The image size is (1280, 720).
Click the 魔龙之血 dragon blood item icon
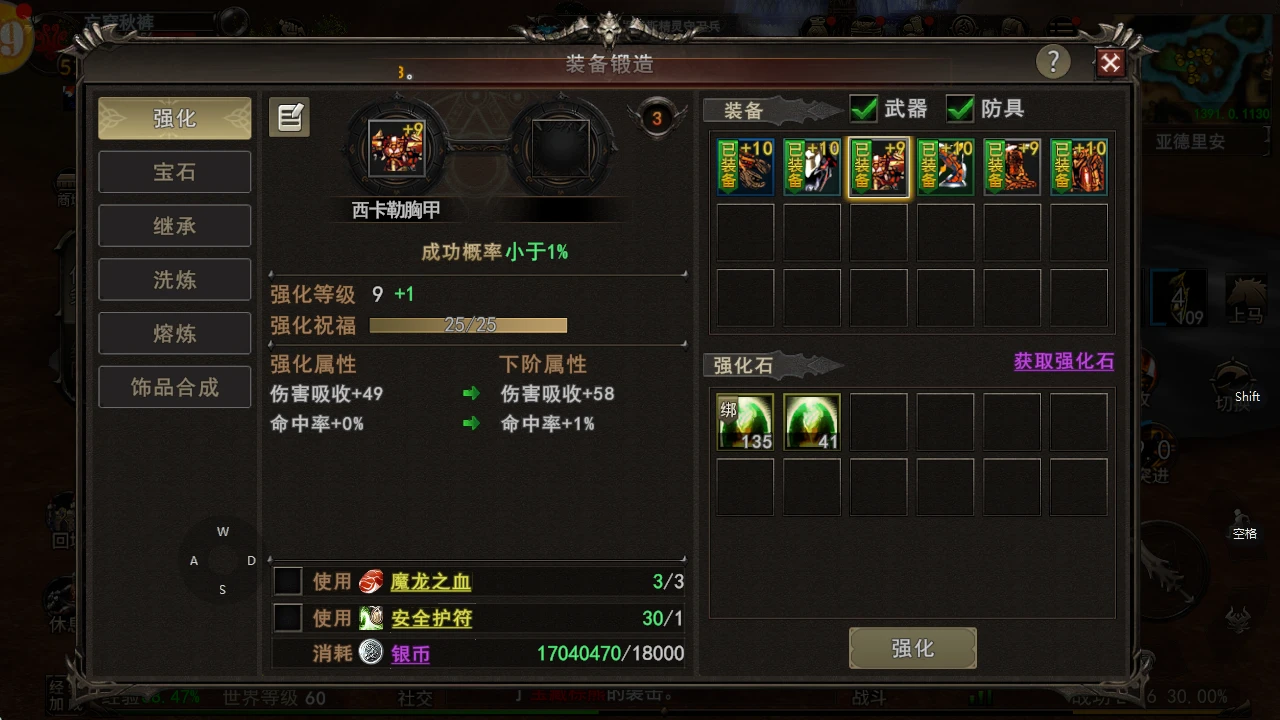(x=370, y=581)
